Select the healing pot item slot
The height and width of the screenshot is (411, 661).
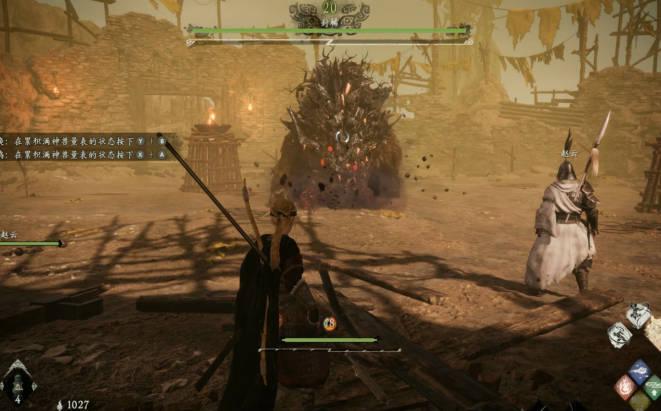(x=19, y=383)
